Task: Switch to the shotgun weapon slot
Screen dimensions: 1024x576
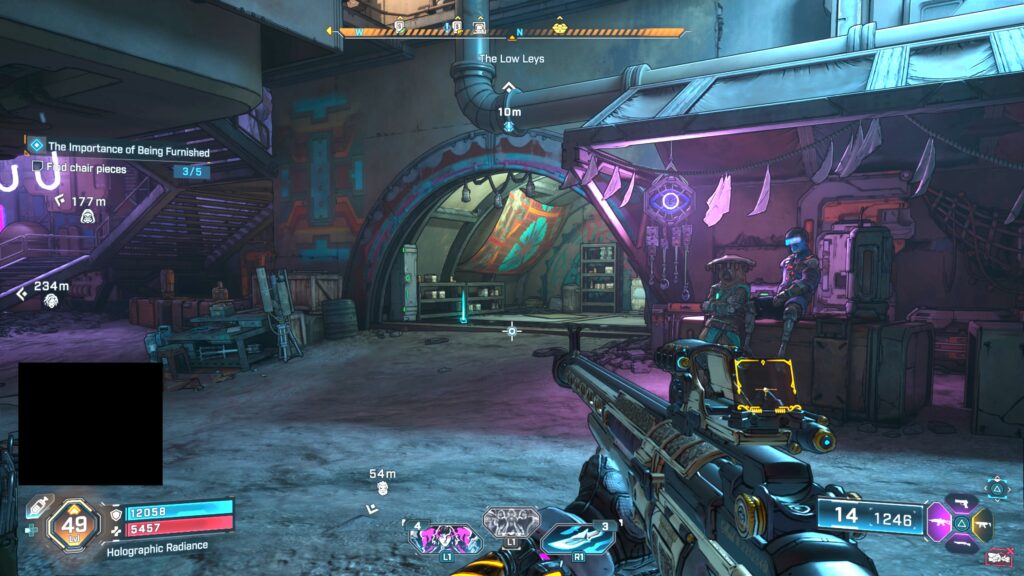Action: pyautogui.click(x=960, y=544)
